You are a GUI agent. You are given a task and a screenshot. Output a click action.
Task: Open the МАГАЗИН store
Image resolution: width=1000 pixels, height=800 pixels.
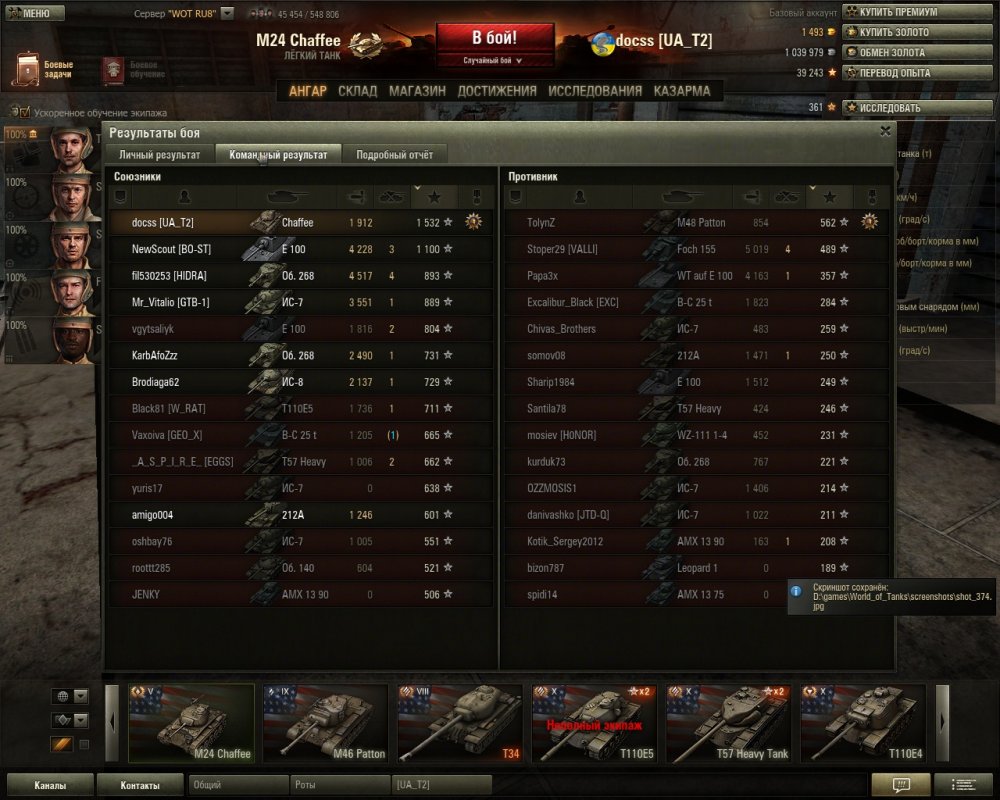click(x=417, y=91)
